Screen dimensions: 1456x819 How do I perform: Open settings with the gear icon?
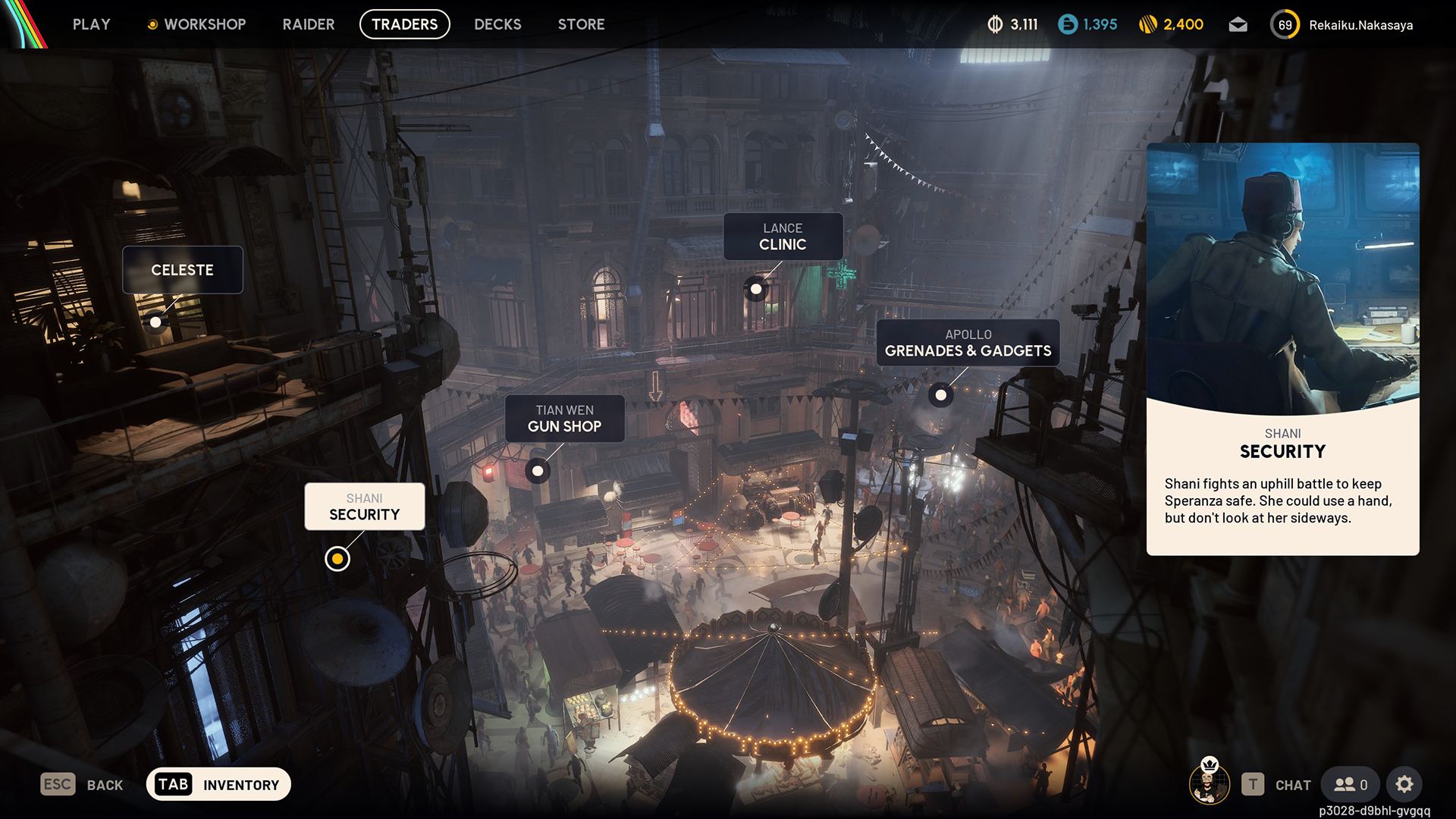click(1404, 785)
